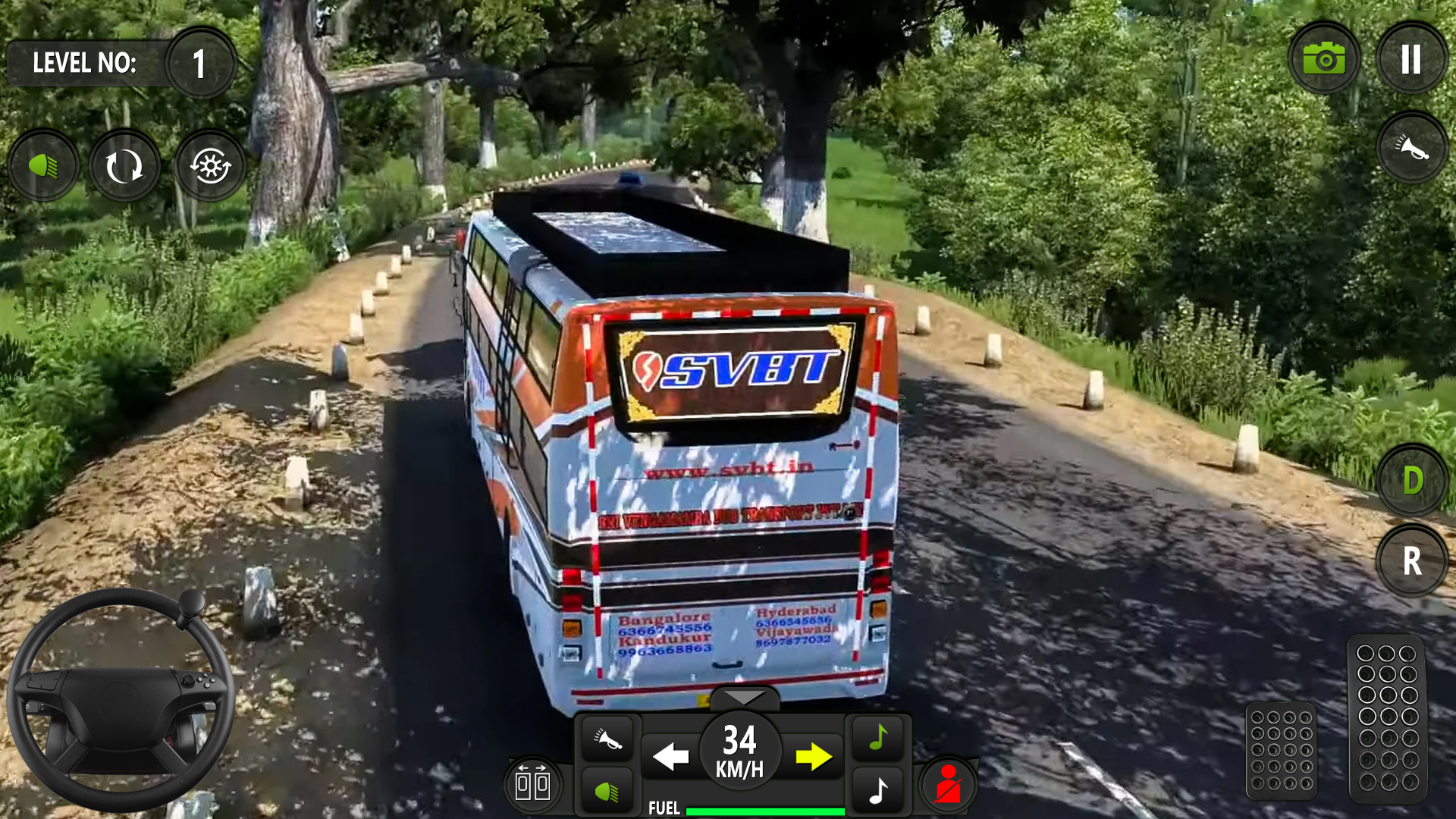Open the settings gear icon
Image resolution: width=1456 pixels, height=819 pixels.
point(209,165)
